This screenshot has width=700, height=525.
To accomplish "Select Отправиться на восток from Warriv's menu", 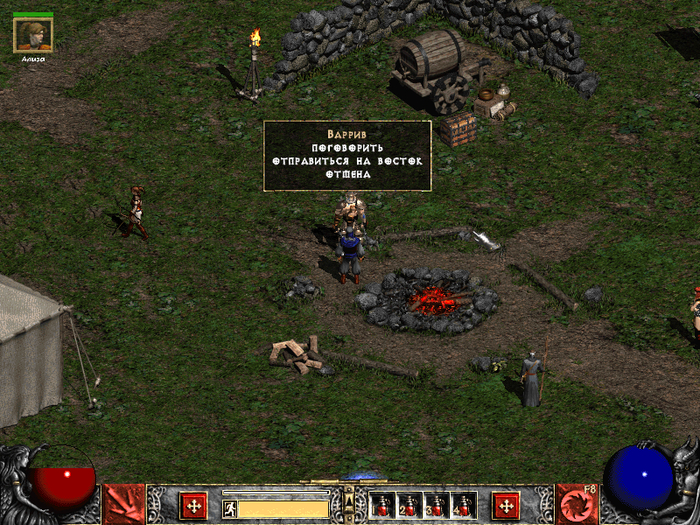I will 347,160.
